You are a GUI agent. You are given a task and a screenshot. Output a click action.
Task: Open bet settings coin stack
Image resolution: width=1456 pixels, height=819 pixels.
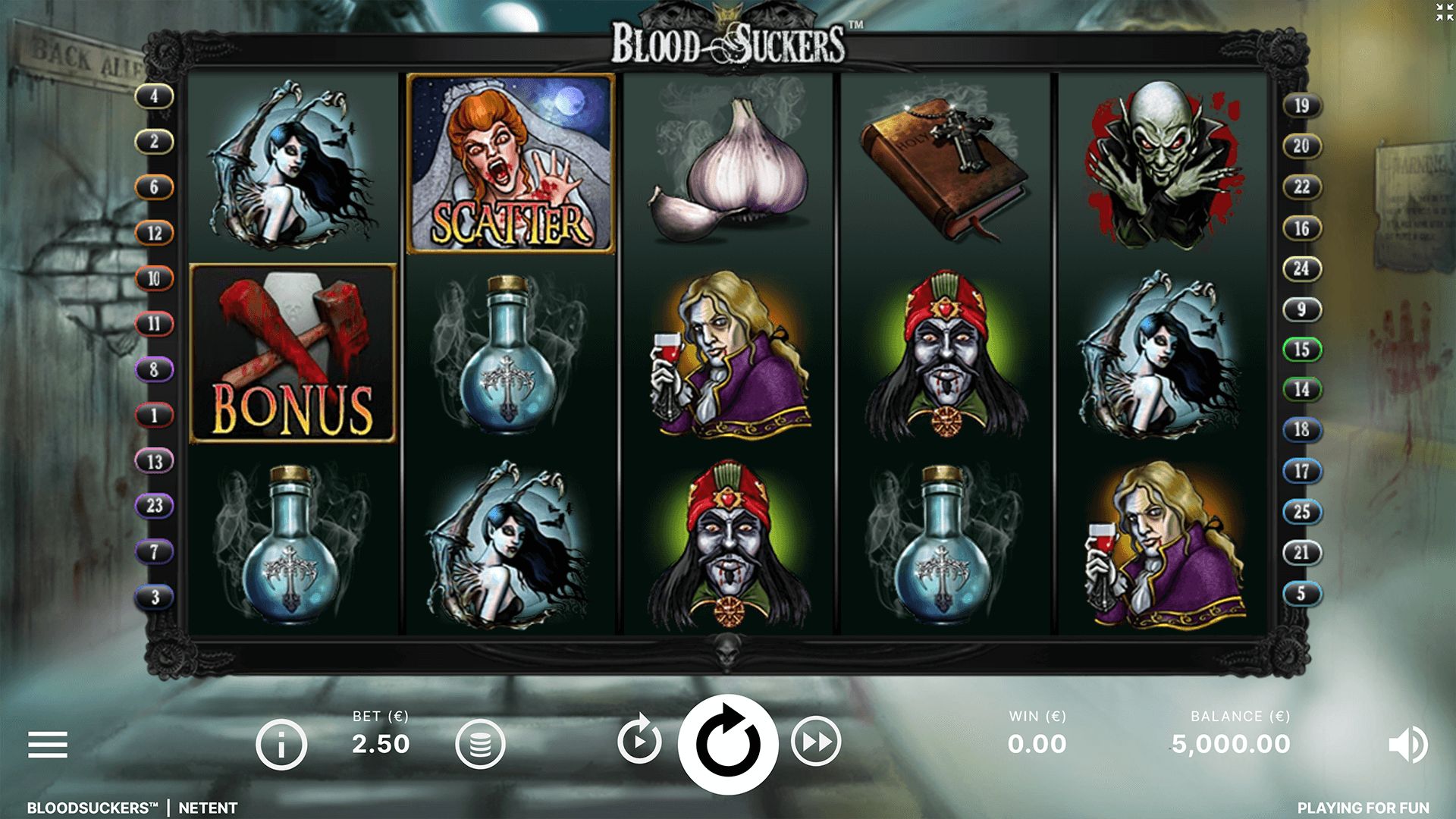coord(479,745)
